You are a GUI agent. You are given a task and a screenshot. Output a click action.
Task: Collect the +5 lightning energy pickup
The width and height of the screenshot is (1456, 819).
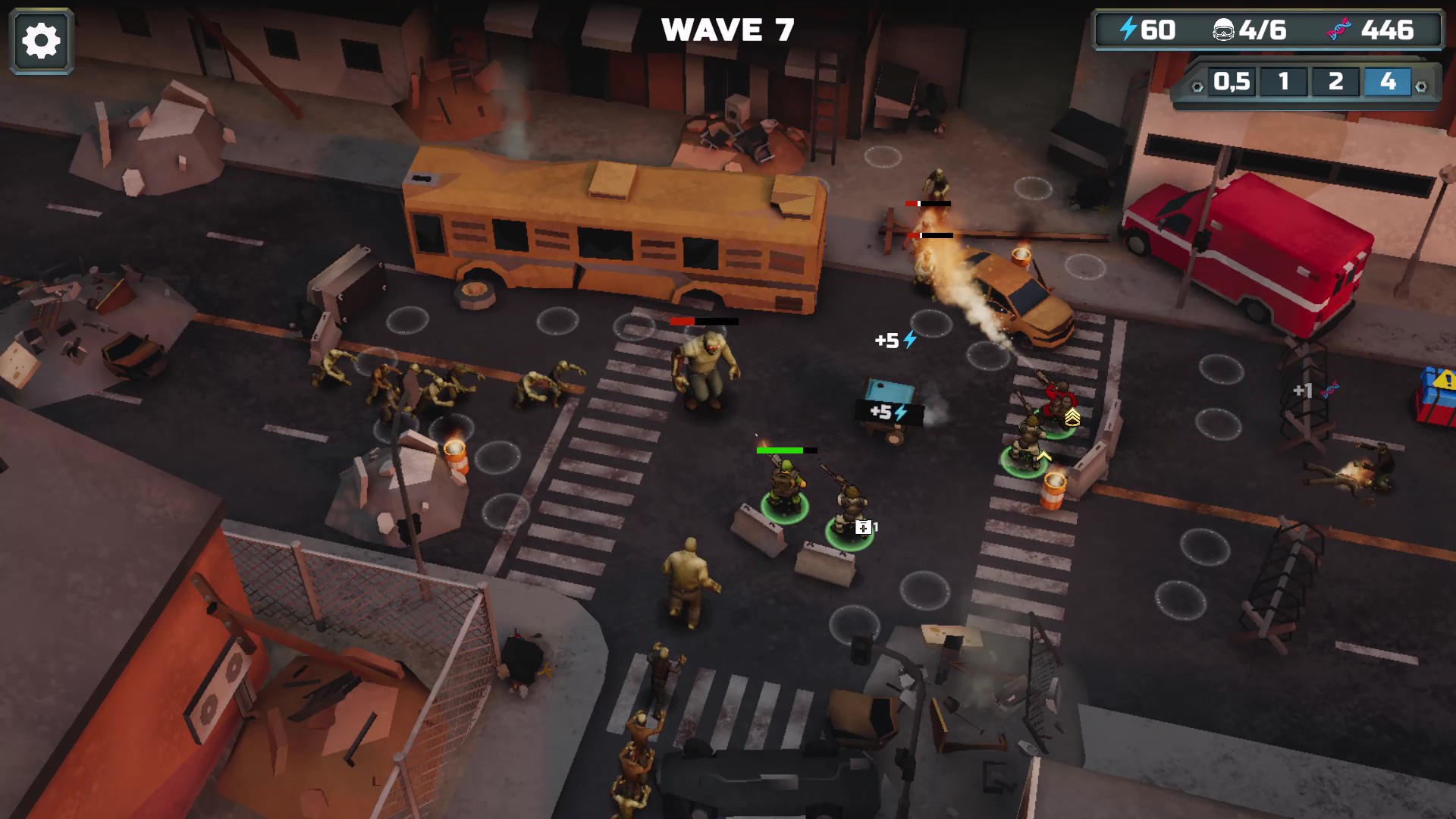point(895,341)
